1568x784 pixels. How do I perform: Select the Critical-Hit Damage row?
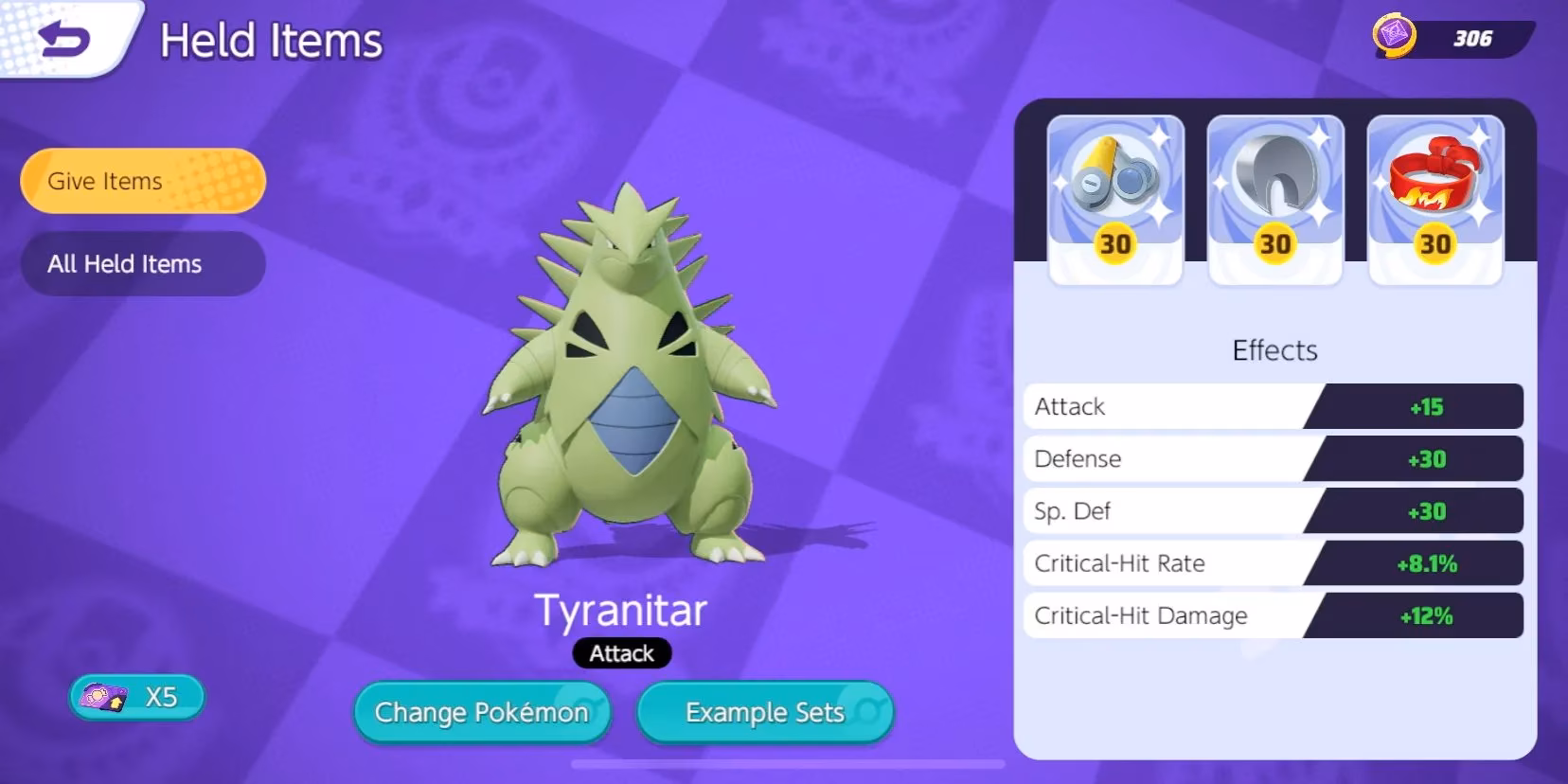tap(1274, 615)
